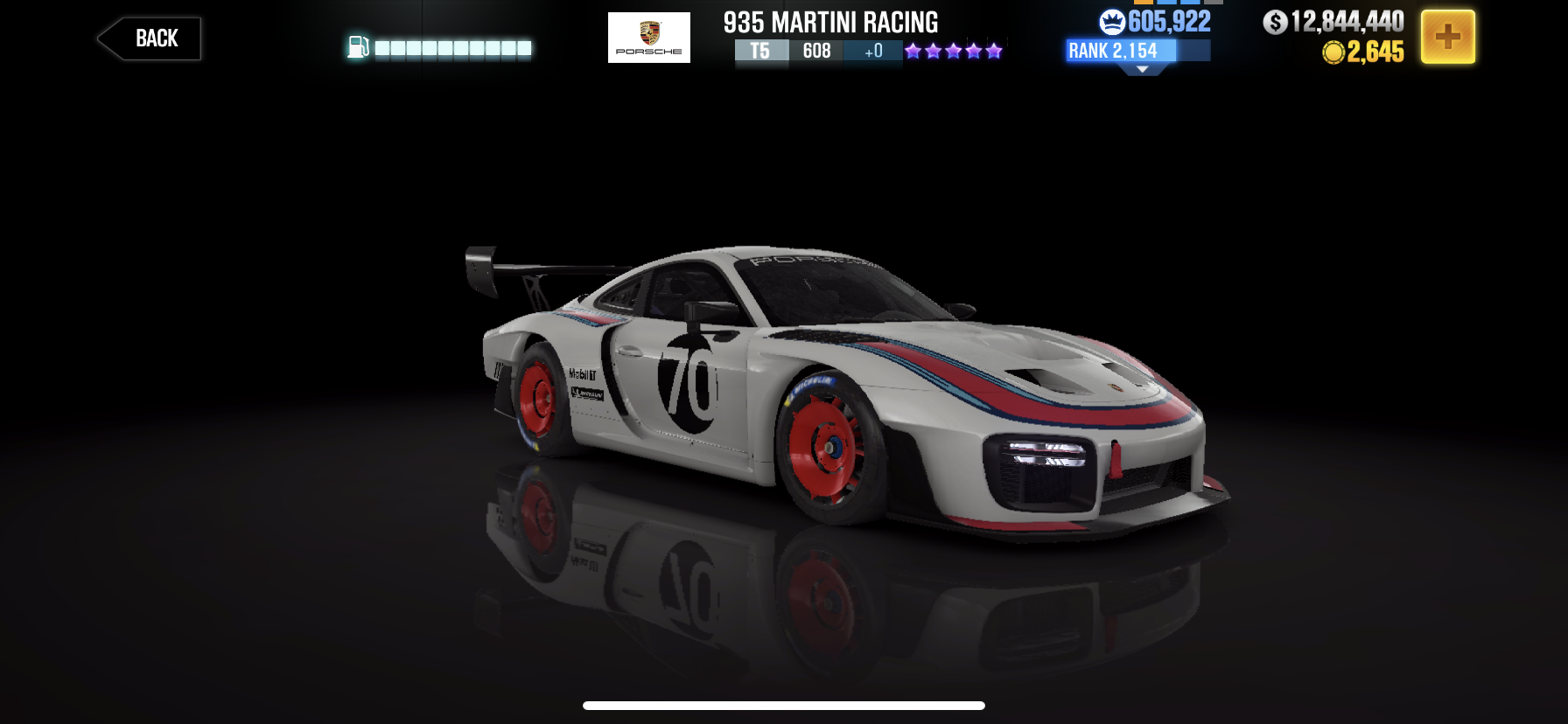
Task: Tap the gold coin currency icon
Action: click(1333, 52)
